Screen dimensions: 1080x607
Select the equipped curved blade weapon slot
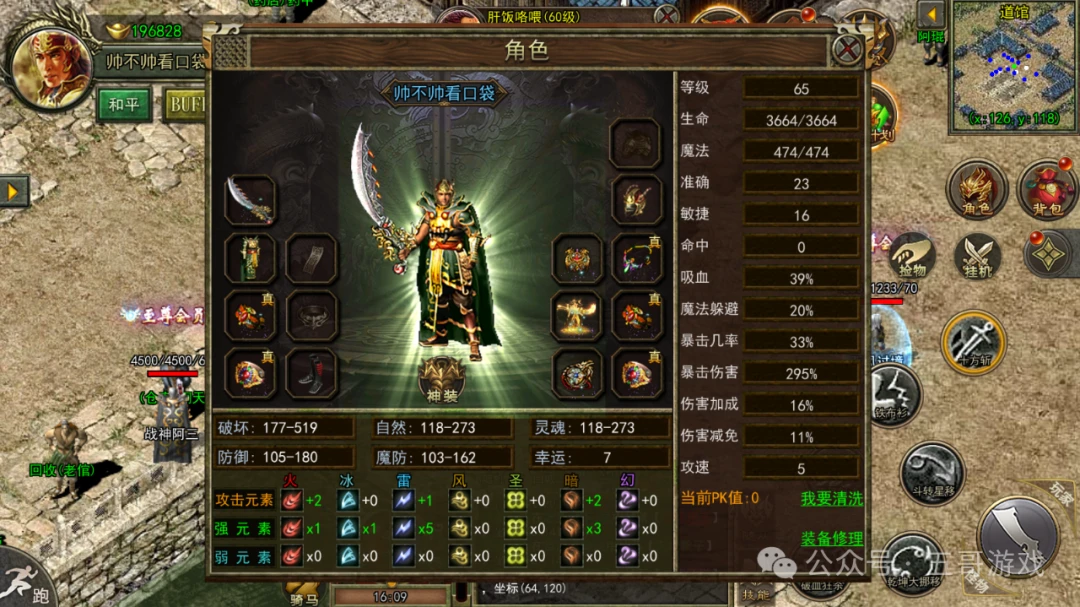coord(250,200)
